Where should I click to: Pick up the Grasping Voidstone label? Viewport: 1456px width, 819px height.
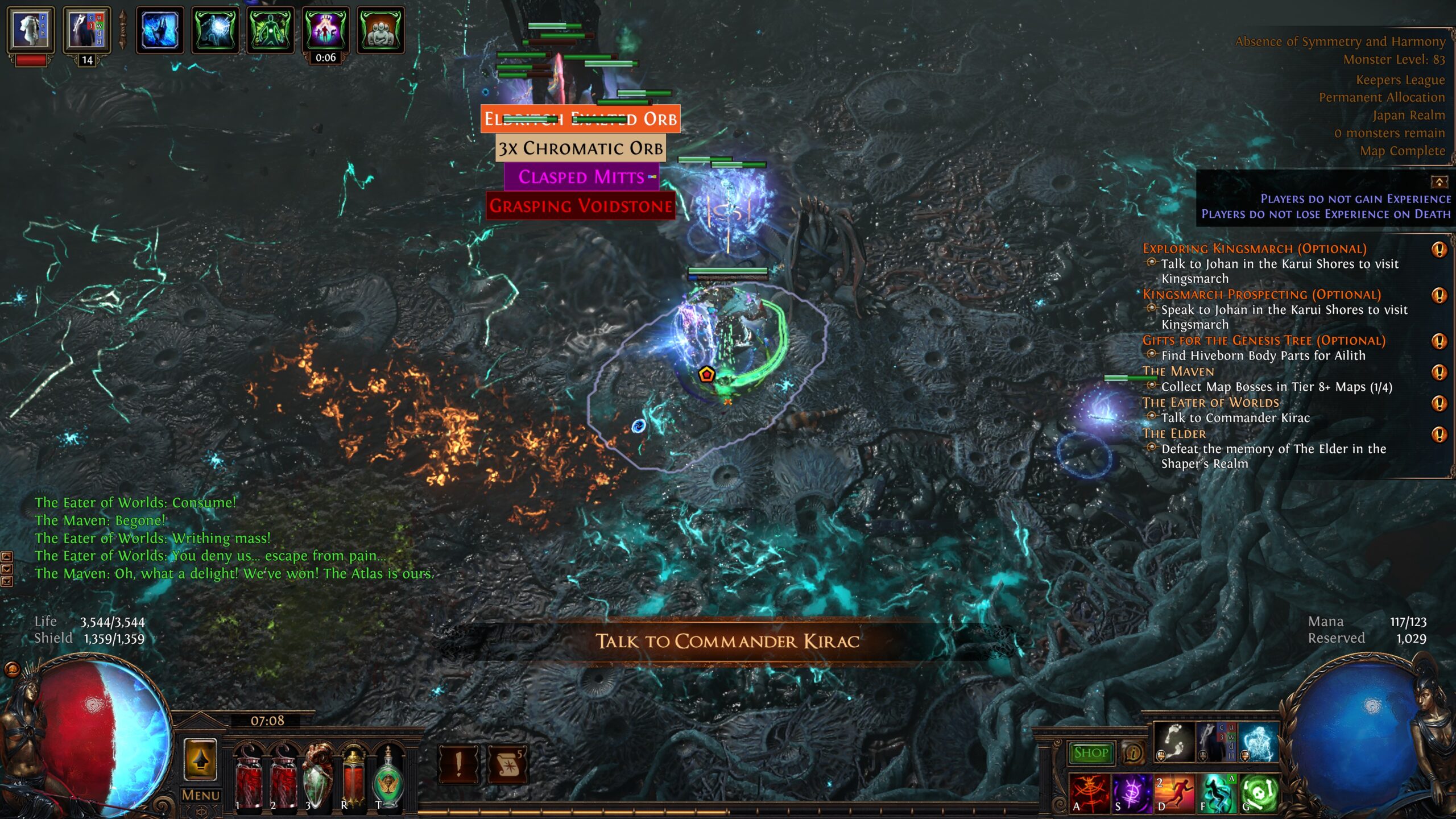pos(580,206)
